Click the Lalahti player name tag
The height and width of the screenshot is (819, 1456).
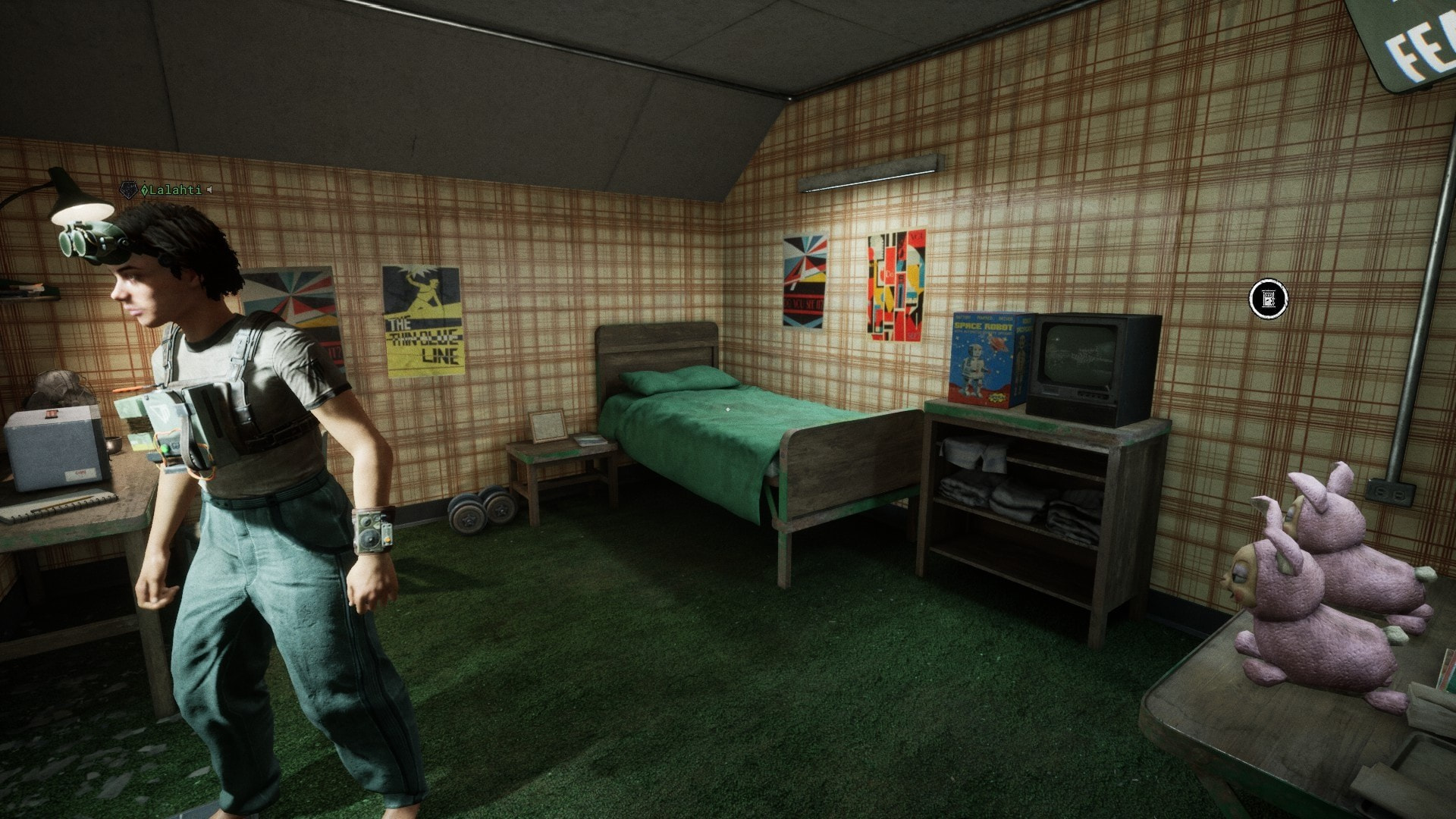pyautogui.click(x=174, y=190)
